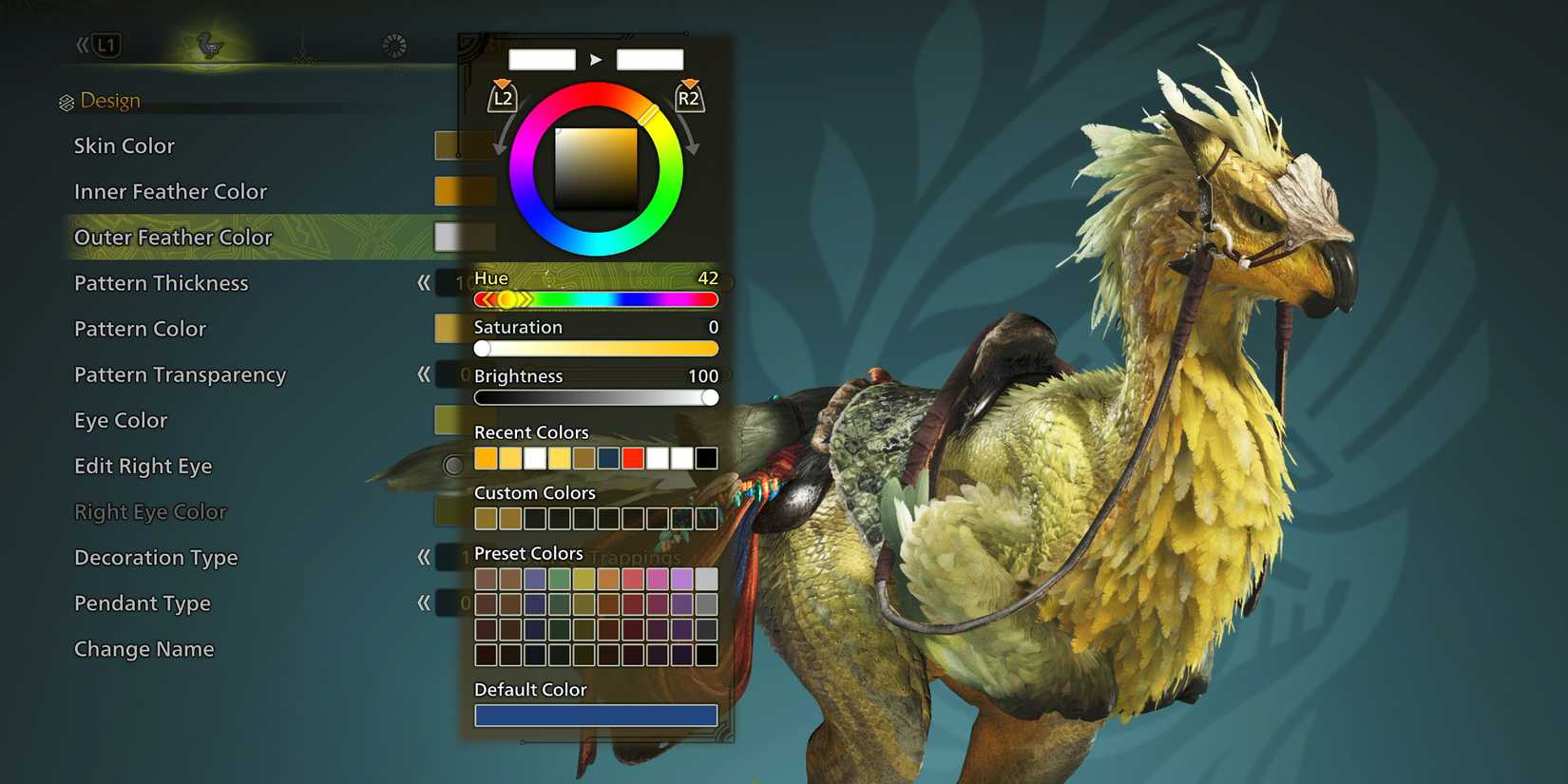The width and height of the screenshot is (1568, 784).
Task: Pick the black swatch under Recent Colors
Action: coord(706,458)
